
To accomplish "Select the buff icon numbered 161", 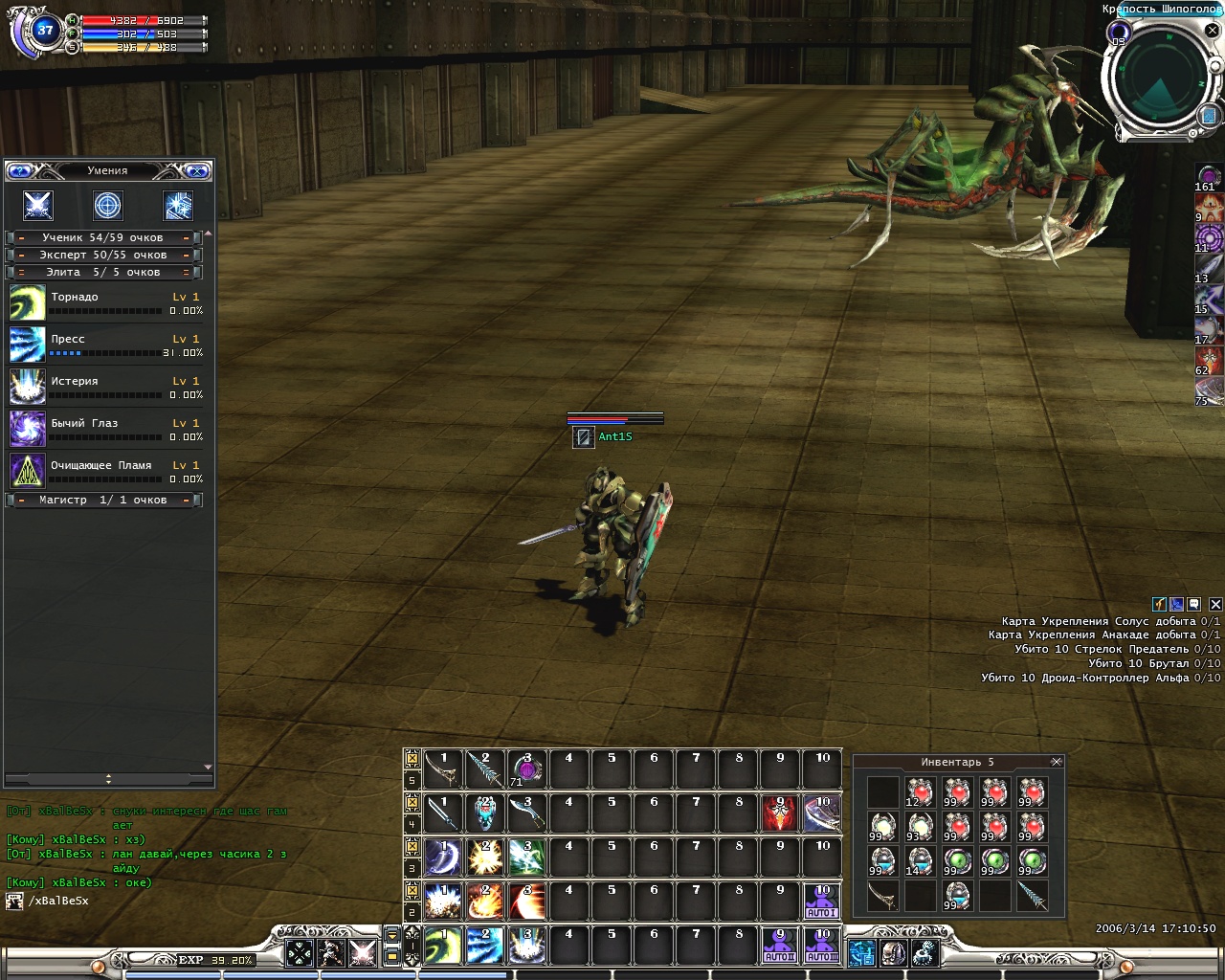I will [x=1209, y=176].
